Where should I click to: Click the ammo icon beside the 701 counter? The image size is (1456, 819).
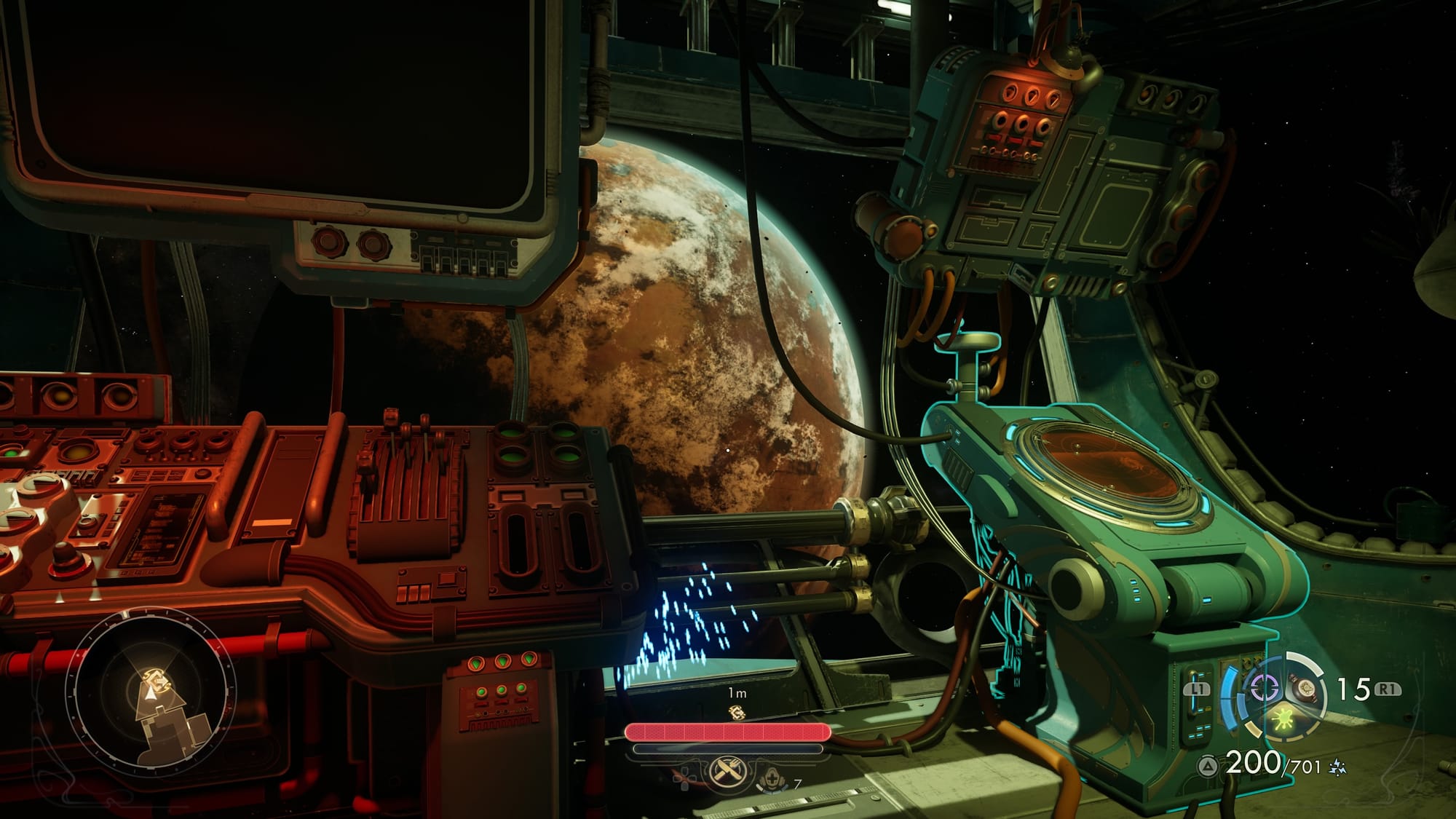[1337, 767]
